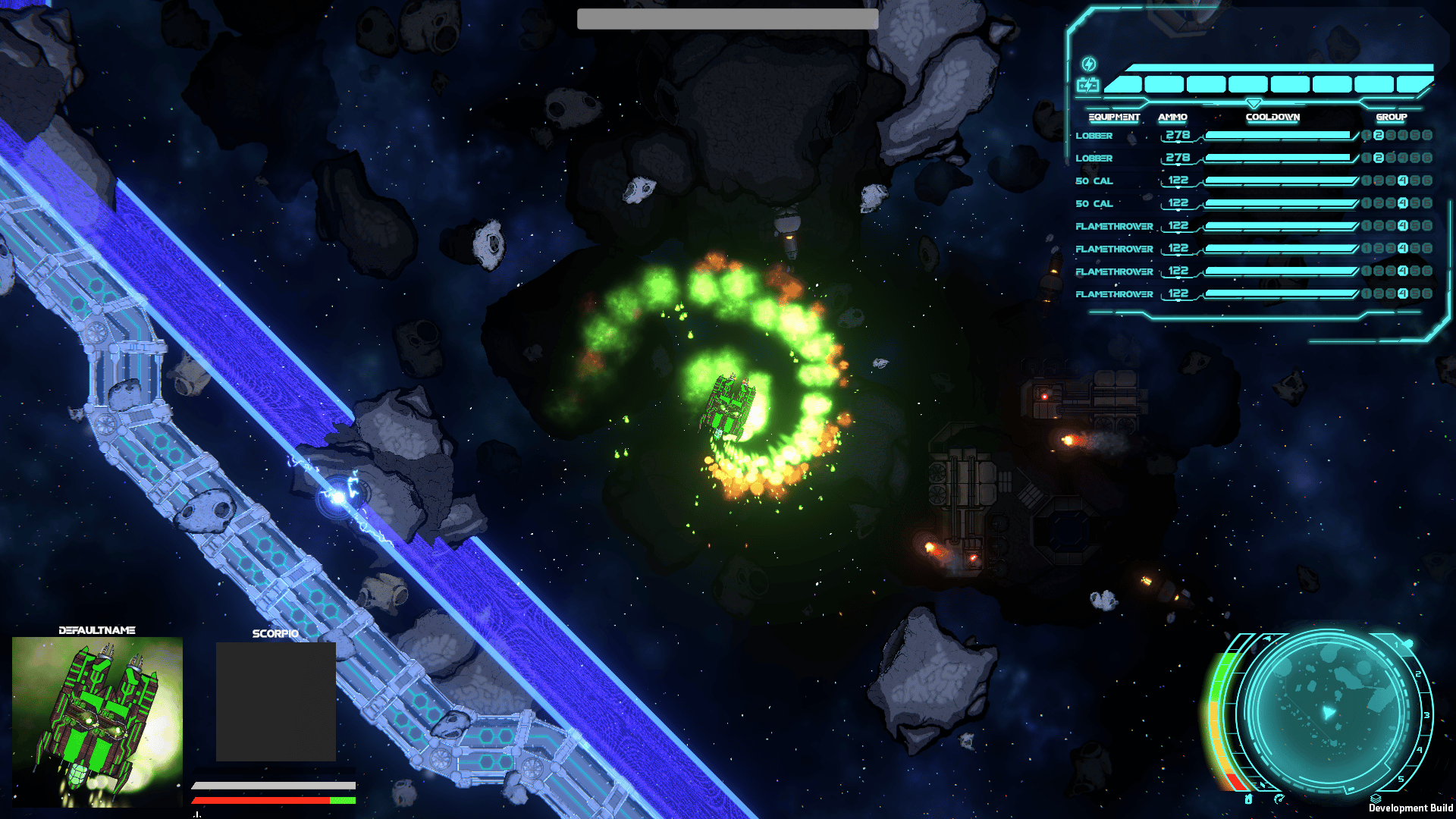Click the speedometer gauge icon below the radar
This screenshot has height=819, width=1456.
(1279, 798)
